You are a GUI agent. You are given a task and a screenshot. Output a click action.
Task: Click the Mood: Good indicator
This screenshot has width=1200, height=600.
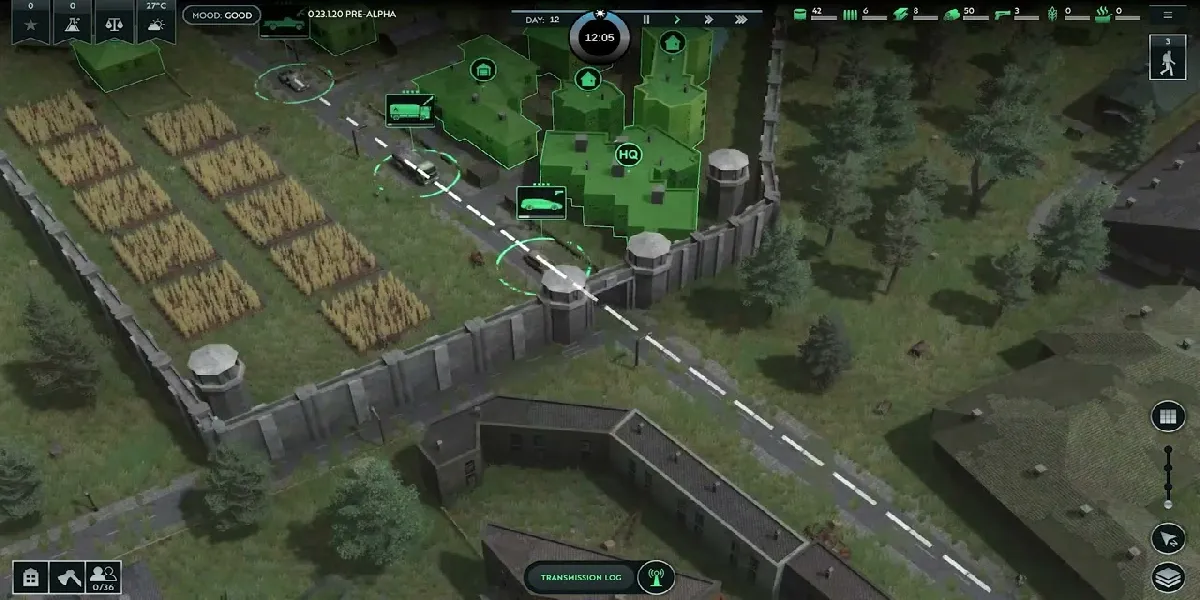point(222,16)
